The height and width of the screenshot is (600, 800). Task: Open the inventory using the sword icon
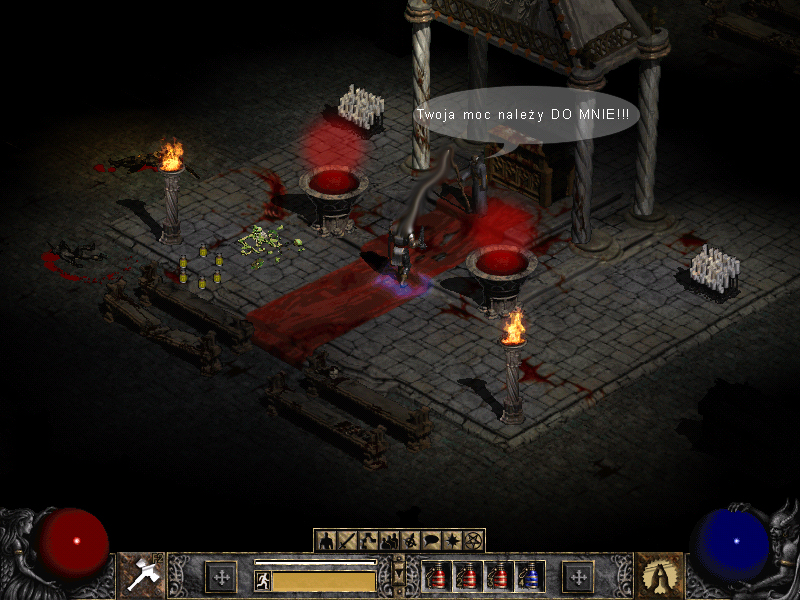tap(347, 541)
